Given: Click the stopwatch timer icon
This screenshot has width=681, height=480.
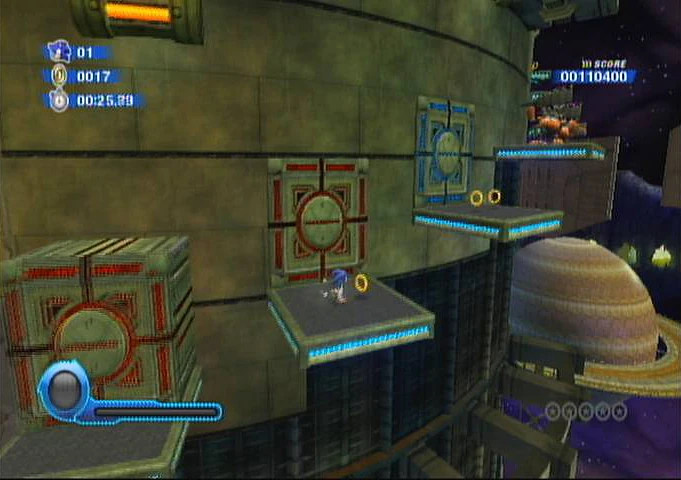Looking at the screenshot, I should 59,100.
